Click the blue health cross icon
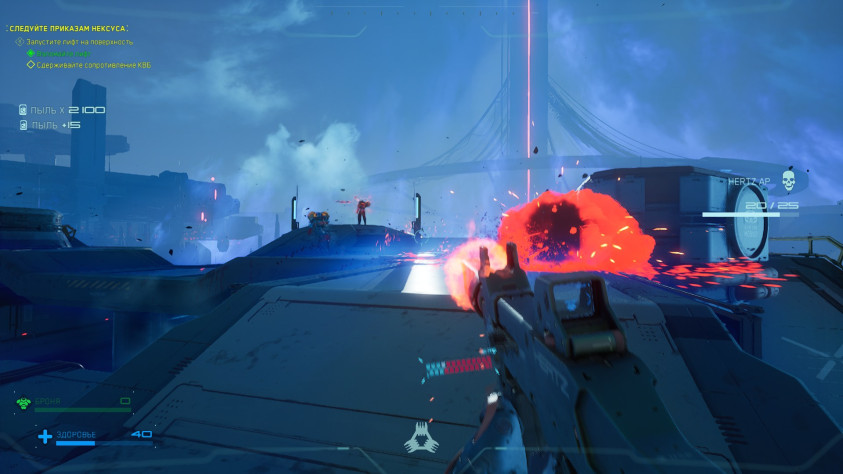This screenshot has width=843, height=474. tap(45, 435)
